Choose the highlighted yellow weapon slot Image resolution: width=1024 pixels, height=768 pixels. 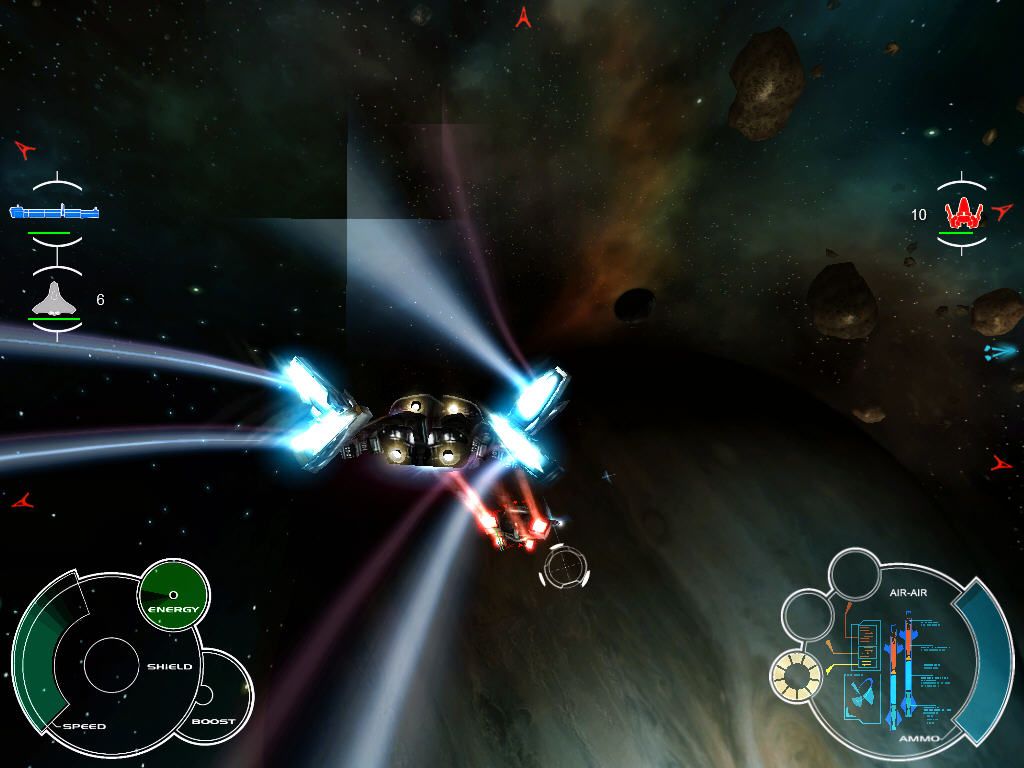pos(796,677)
